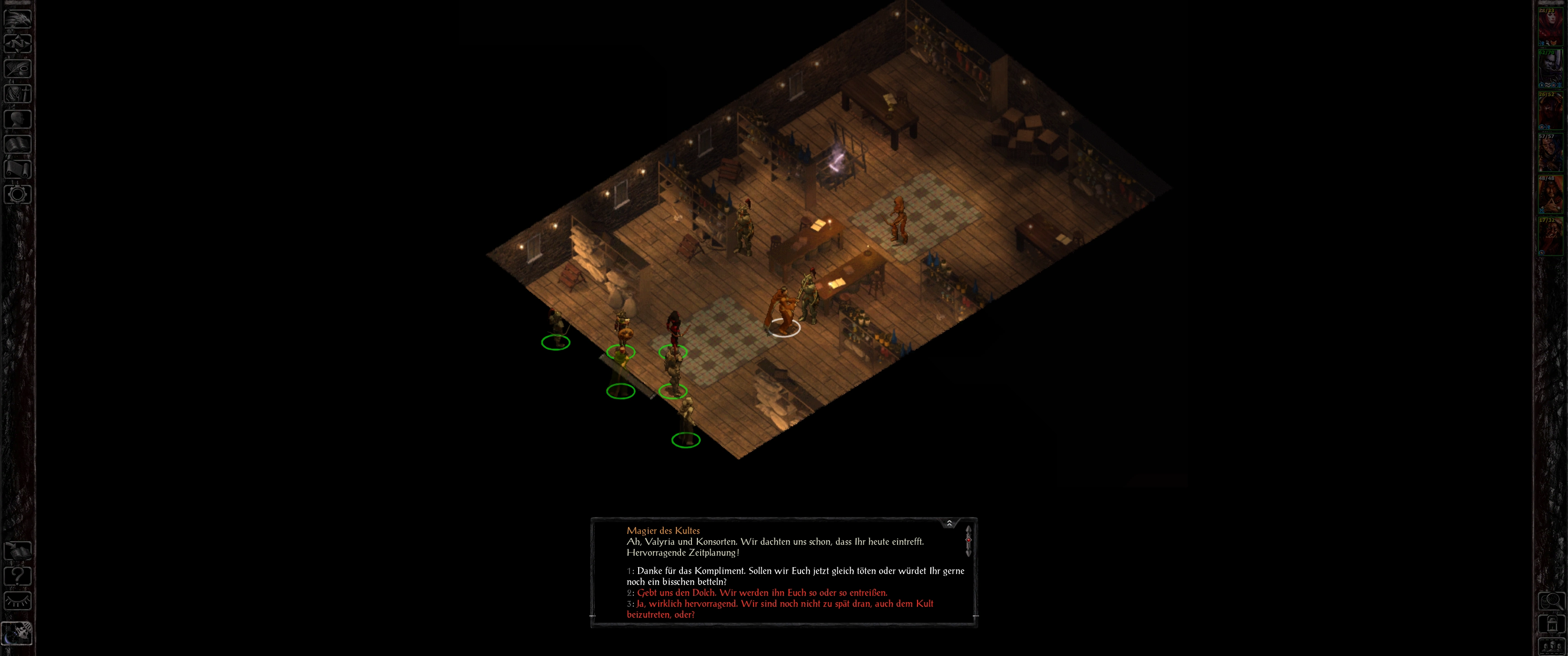
Task: Open the inventory armor and sword button
Action: (18, 94)
